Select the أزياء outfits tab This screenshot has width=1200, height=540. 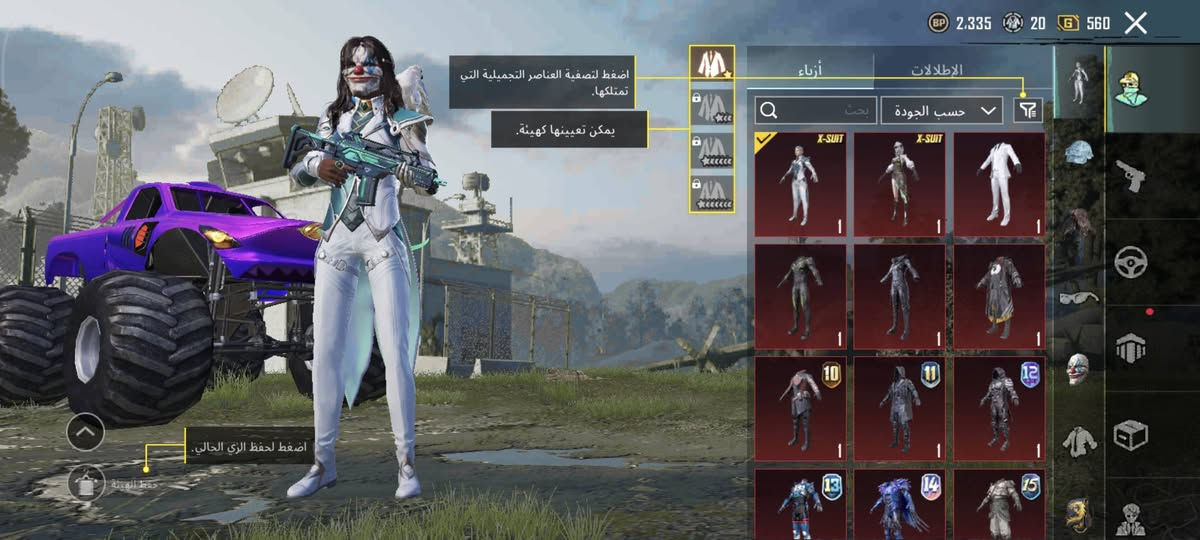pyautogui.click(x=810, y=70)
